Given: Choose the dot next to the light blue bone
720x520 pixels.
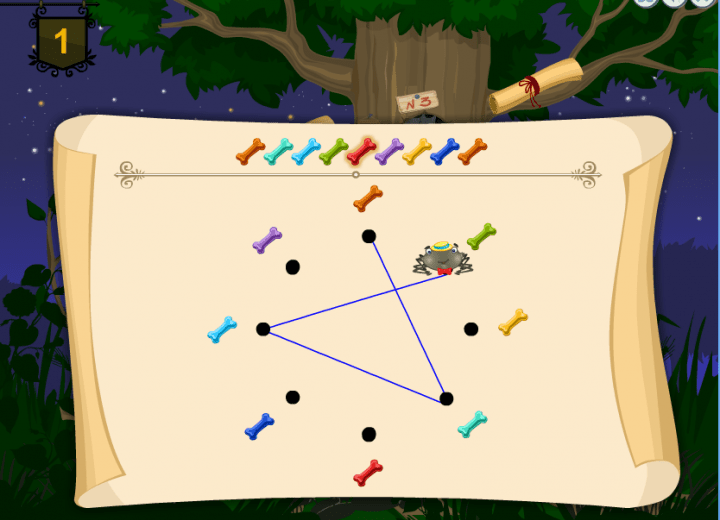Looking at the screenshot, I should [263, 329].
